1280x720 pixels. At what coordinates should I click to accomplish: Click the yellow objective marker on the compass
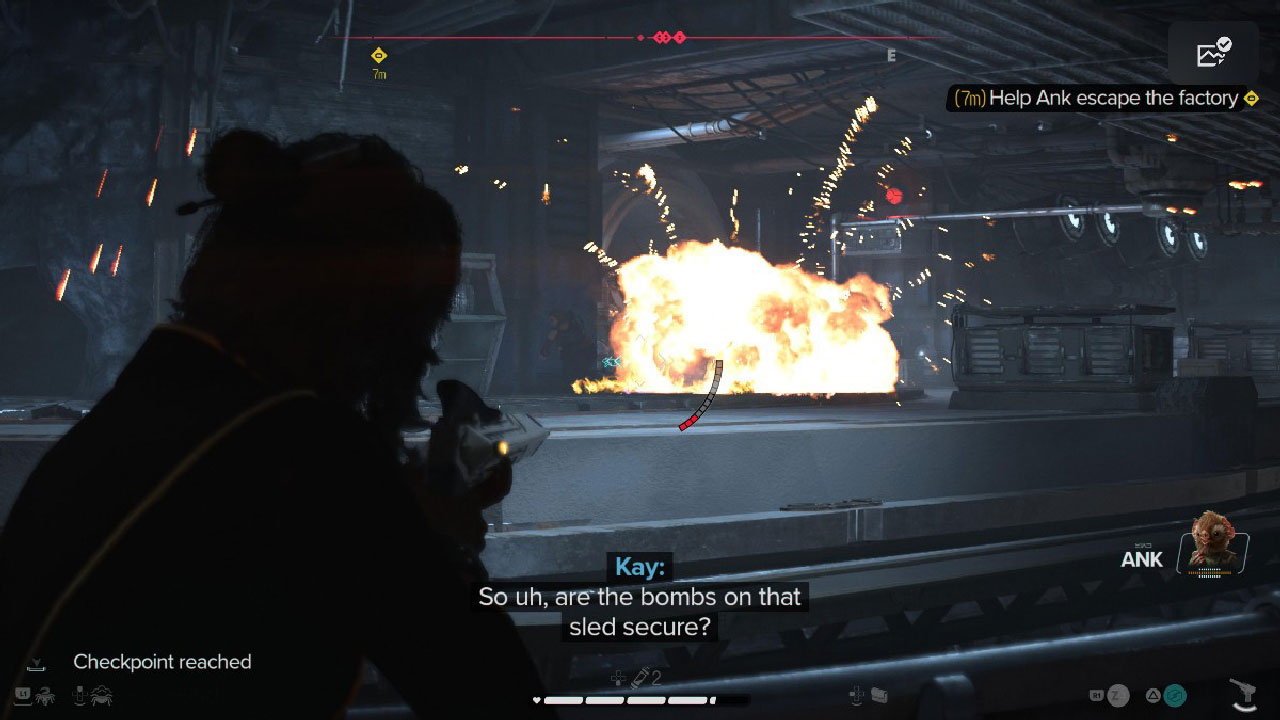[378, 55]
